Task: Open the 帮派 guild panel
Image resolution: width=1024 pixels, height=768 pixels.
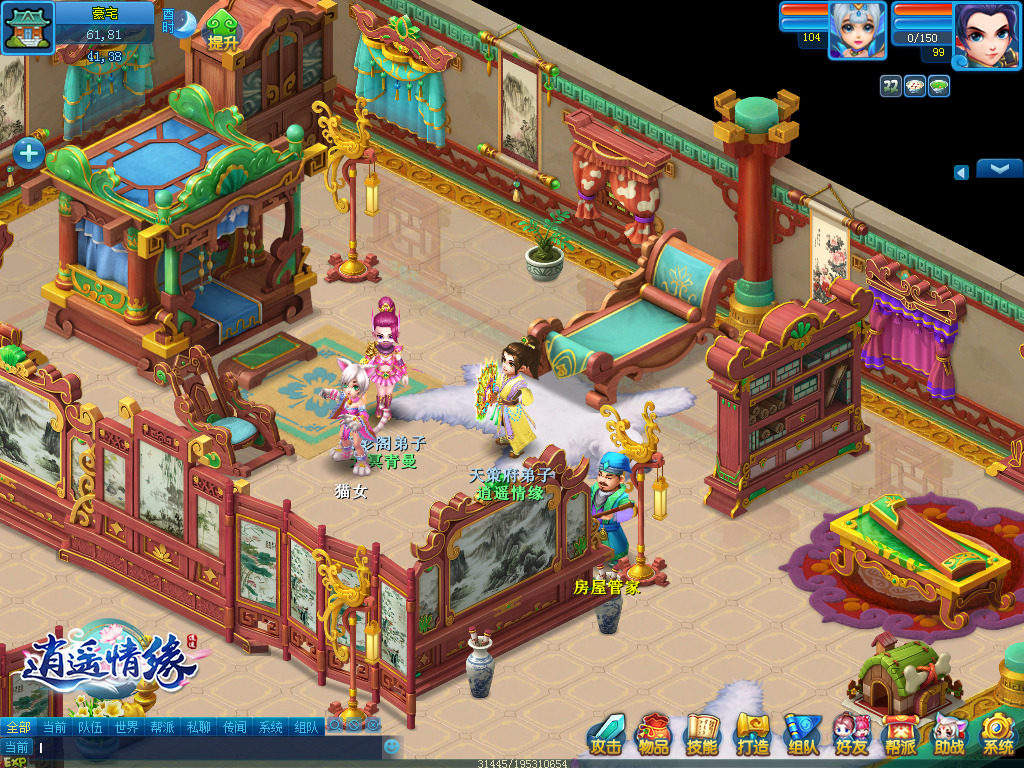Action: pos(900,735)
